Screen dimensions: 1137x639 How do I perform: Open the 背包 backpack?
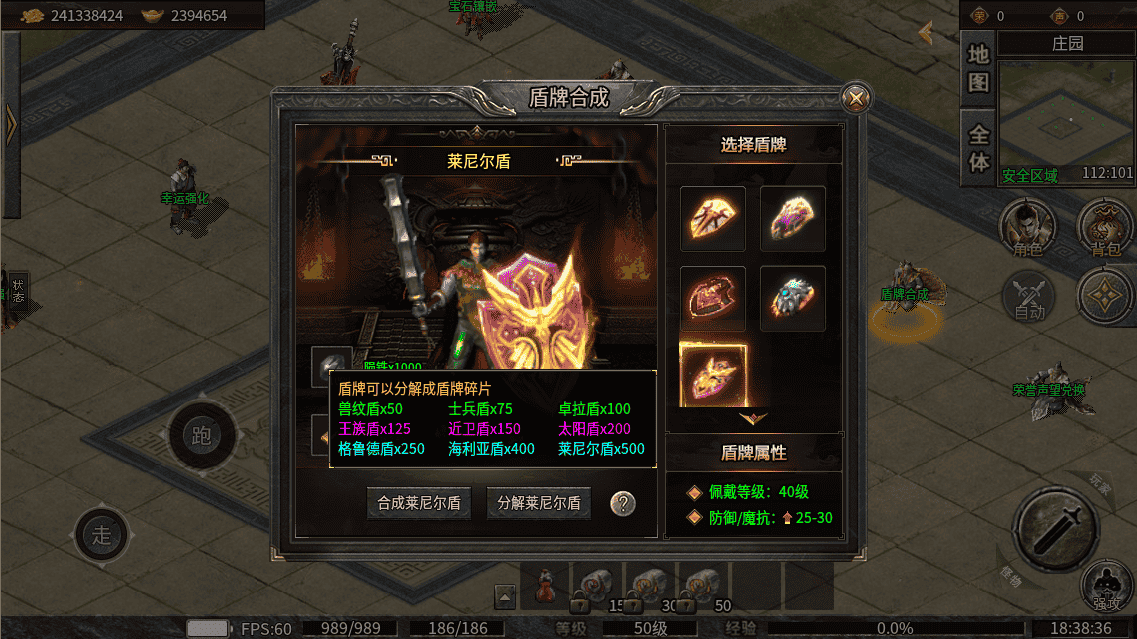coord(1106,228)
